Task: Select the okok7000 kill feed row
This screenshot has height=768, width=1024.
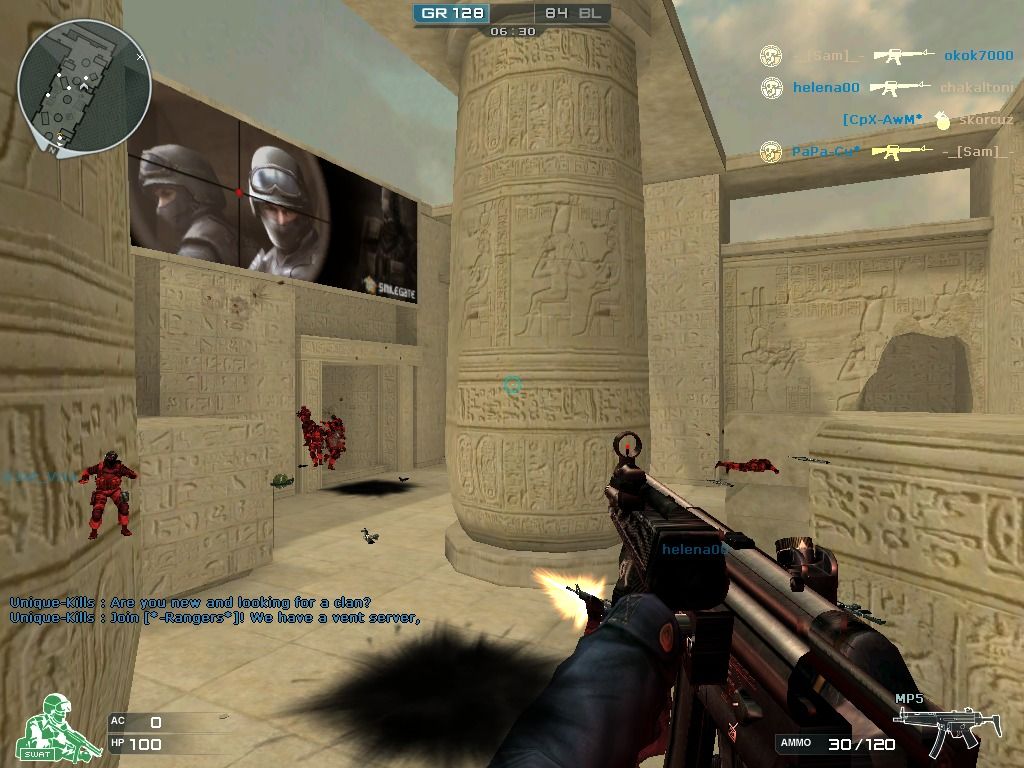Action: click(886, 56)
